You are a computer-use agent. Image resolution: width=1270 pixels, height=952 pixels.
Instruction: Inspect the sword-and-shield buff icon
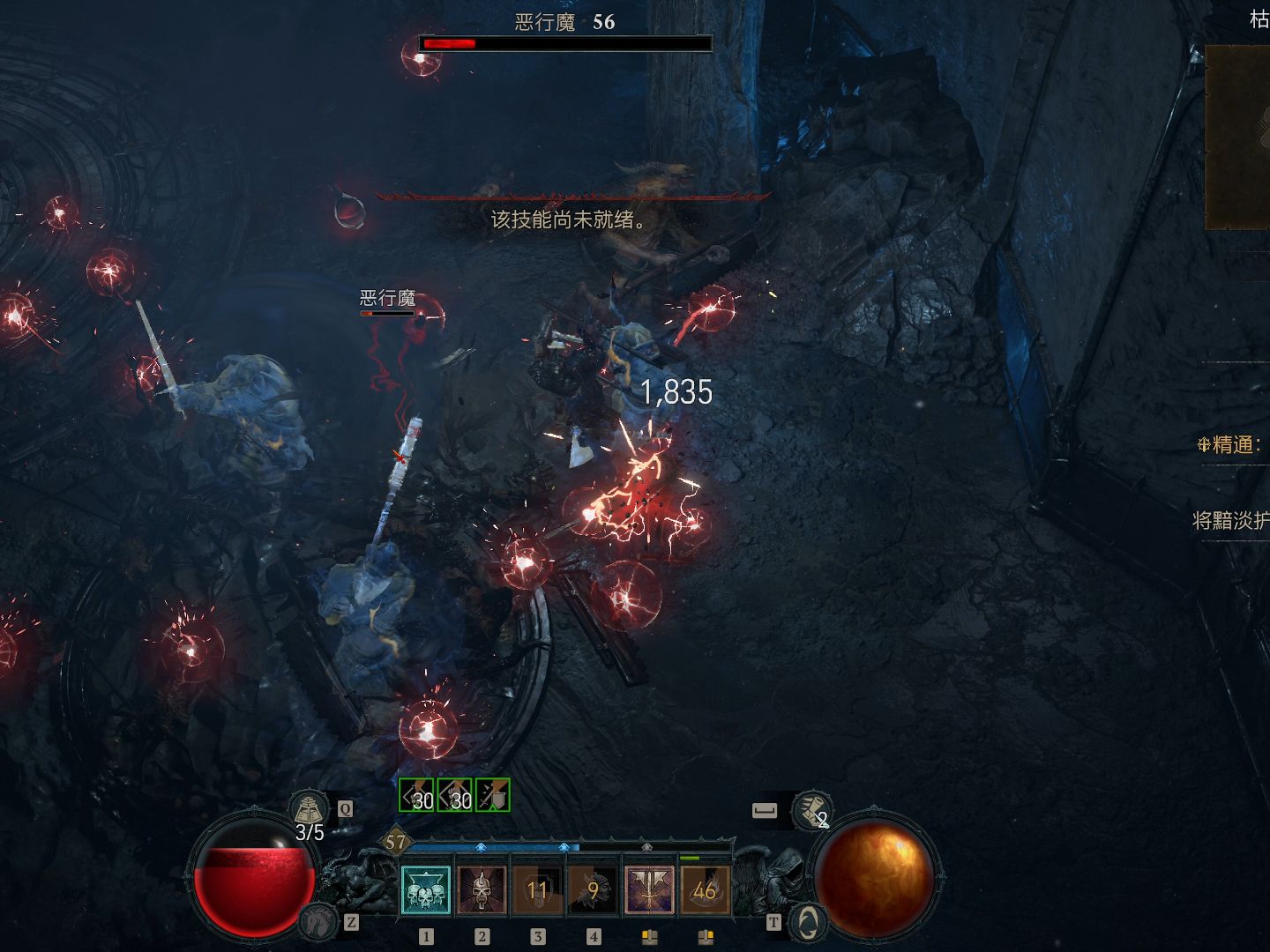[x=493, y=795]
